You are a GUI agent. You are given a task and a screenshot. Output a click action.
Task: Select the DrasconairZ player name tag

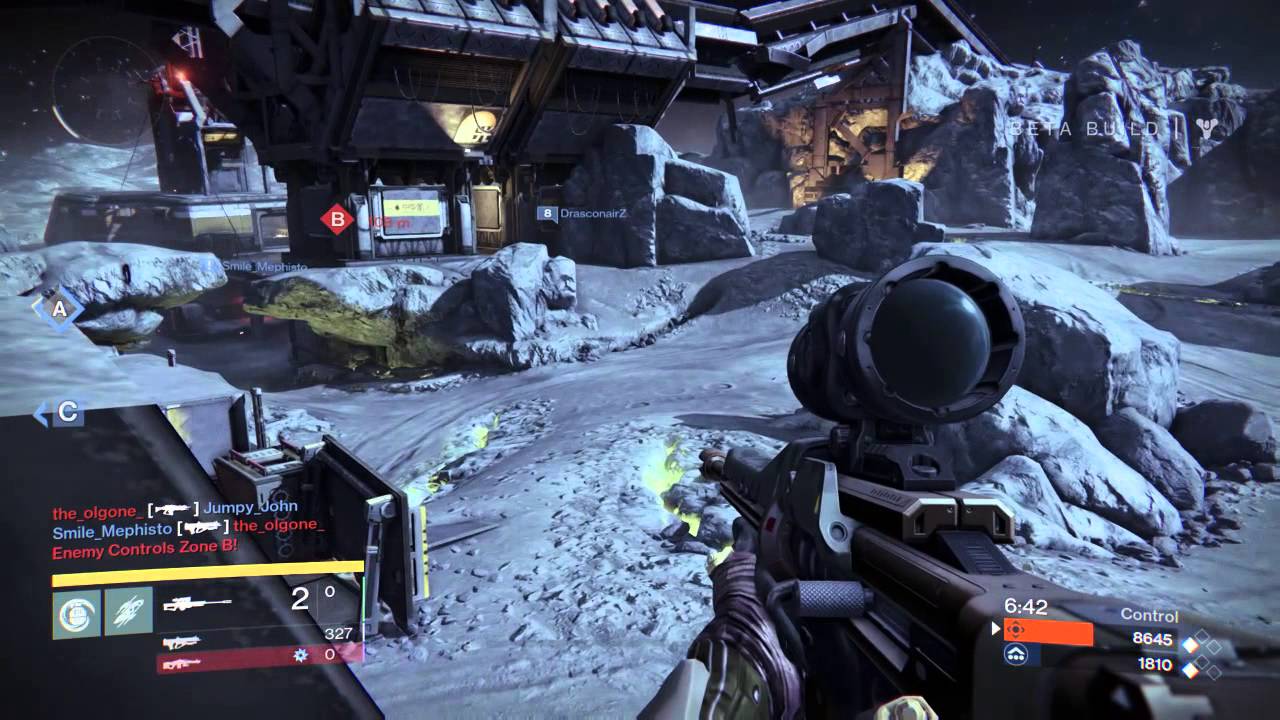590,213
